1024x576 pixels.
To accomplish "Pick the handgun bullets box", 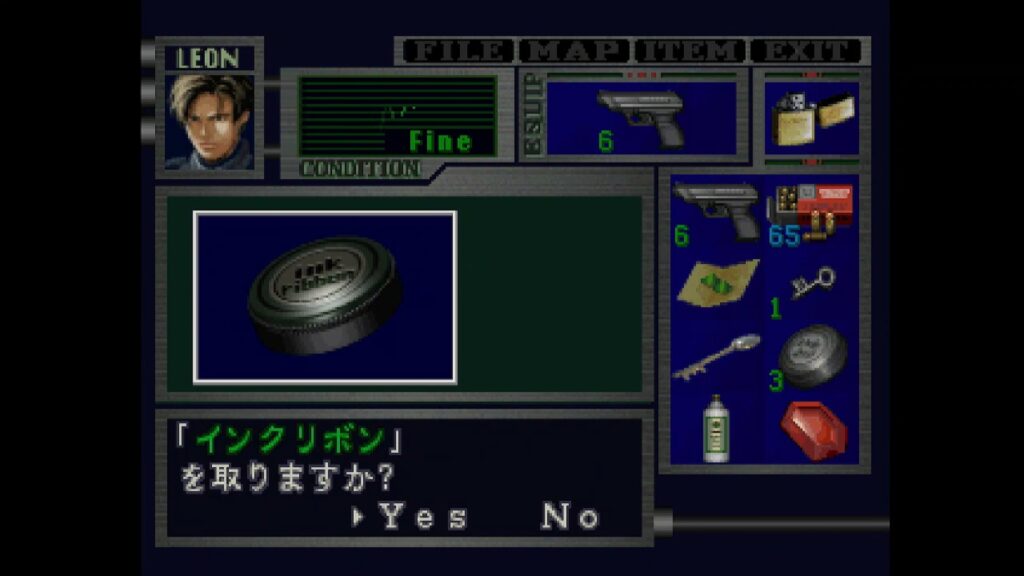I will (x=811, y=211).
